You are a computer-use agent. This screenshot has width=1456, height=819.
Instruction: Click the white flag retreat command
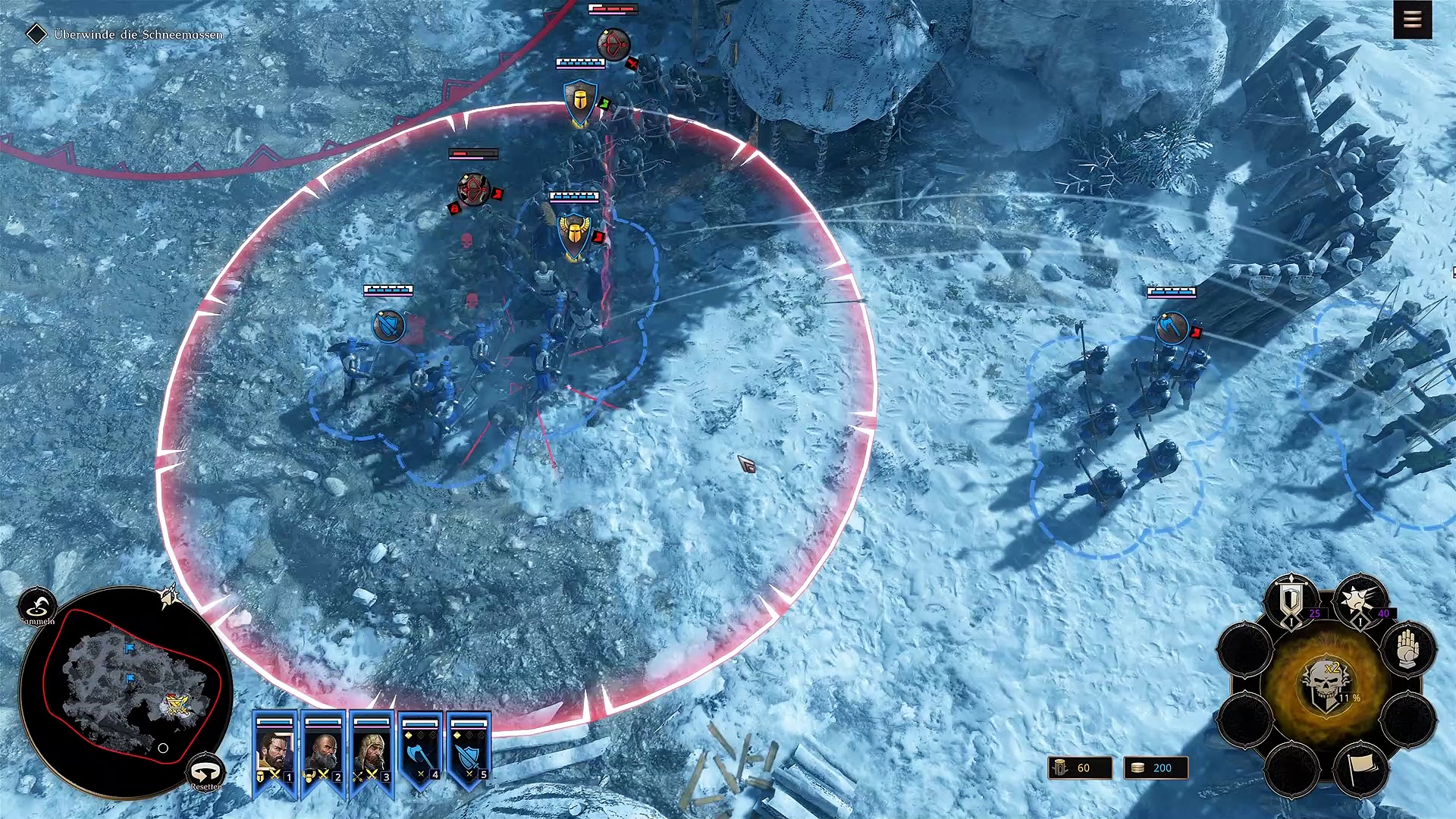(1360, 770)
